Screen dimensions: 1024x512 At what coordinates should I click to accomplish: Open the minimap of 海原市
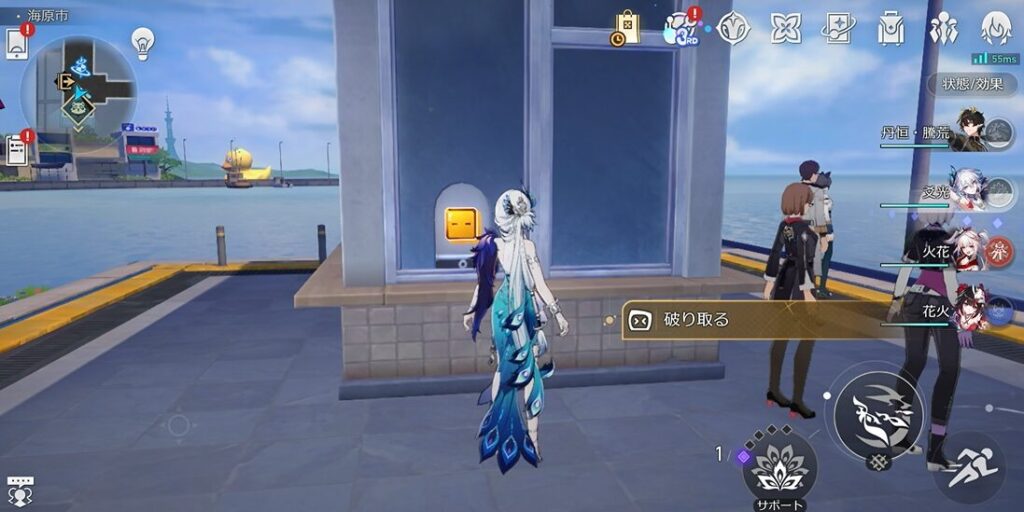(x=79, y=88)
